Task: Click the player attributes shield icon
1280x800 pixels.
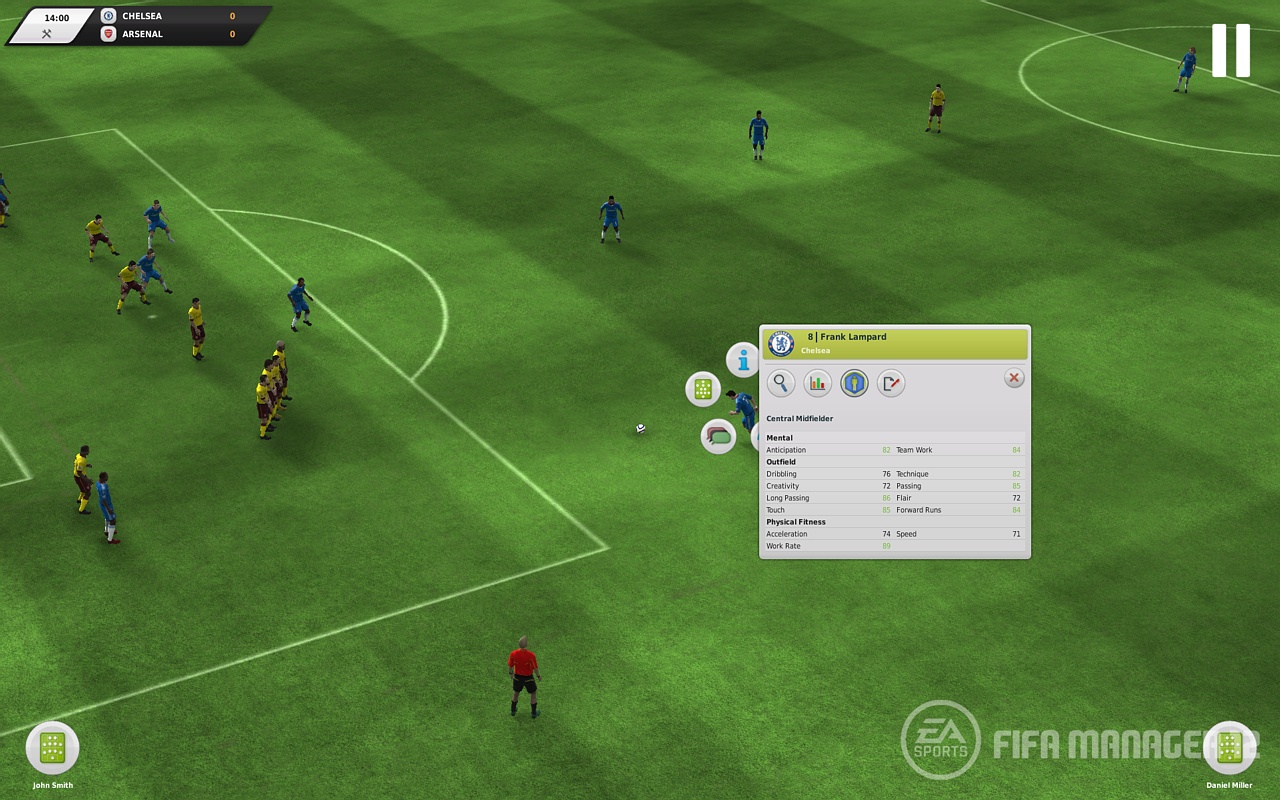Action: coord(854,382)
